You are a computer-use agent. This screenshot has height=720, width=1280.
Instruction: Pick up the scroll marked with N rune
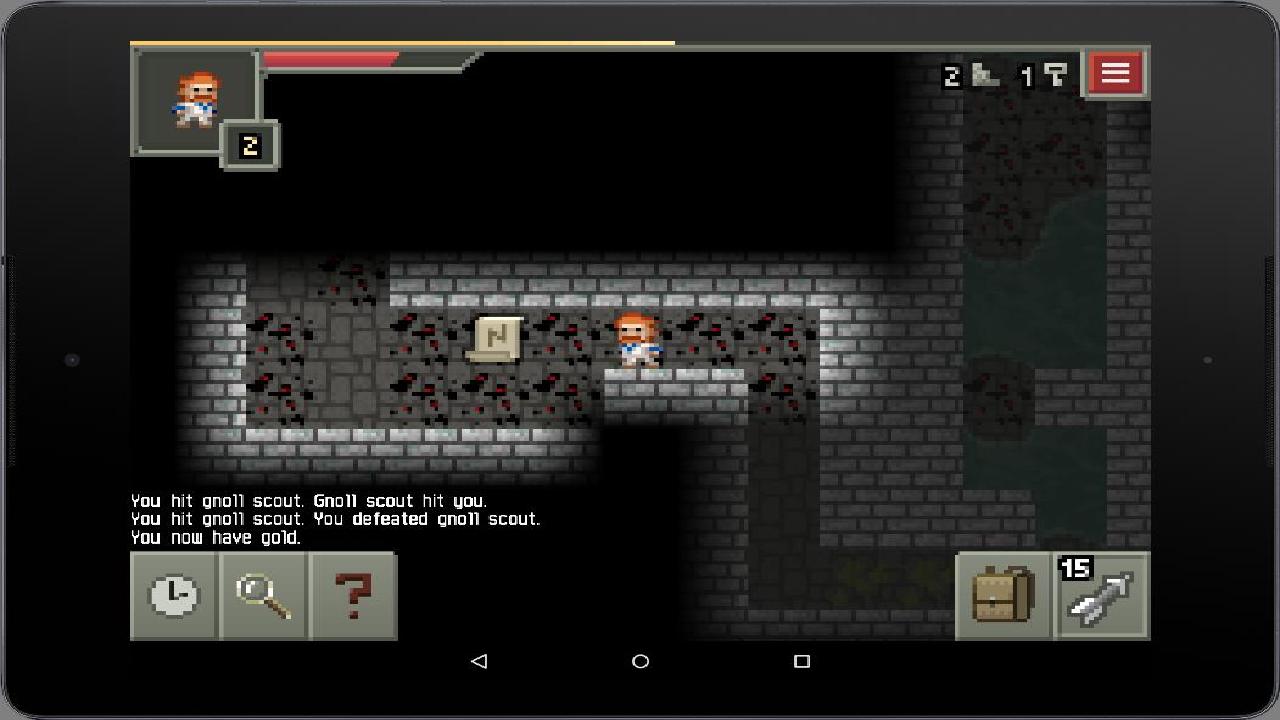point(497,339)
